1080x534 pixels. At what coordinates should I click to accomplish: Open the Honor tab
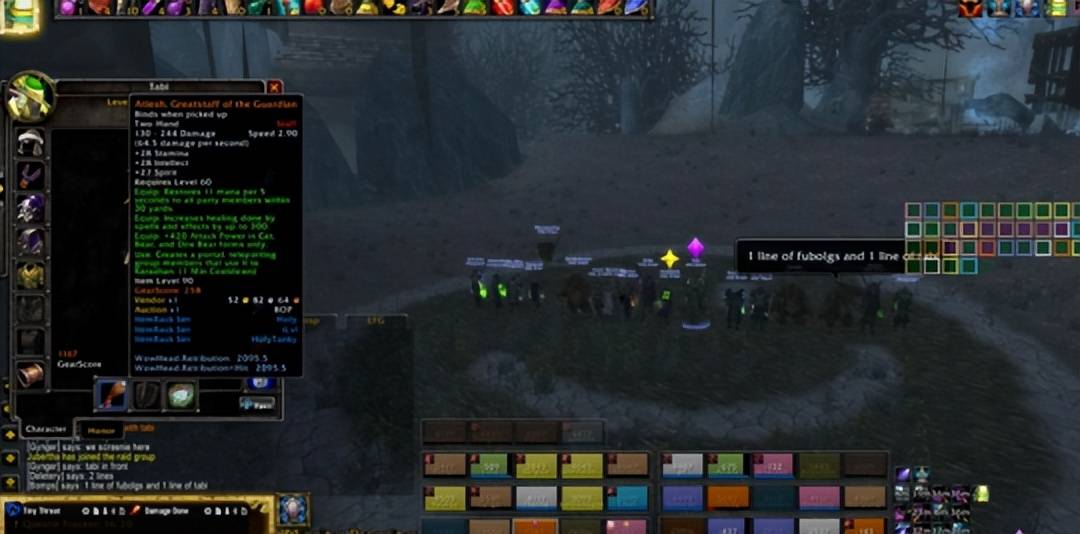click(x=101, y=430)
